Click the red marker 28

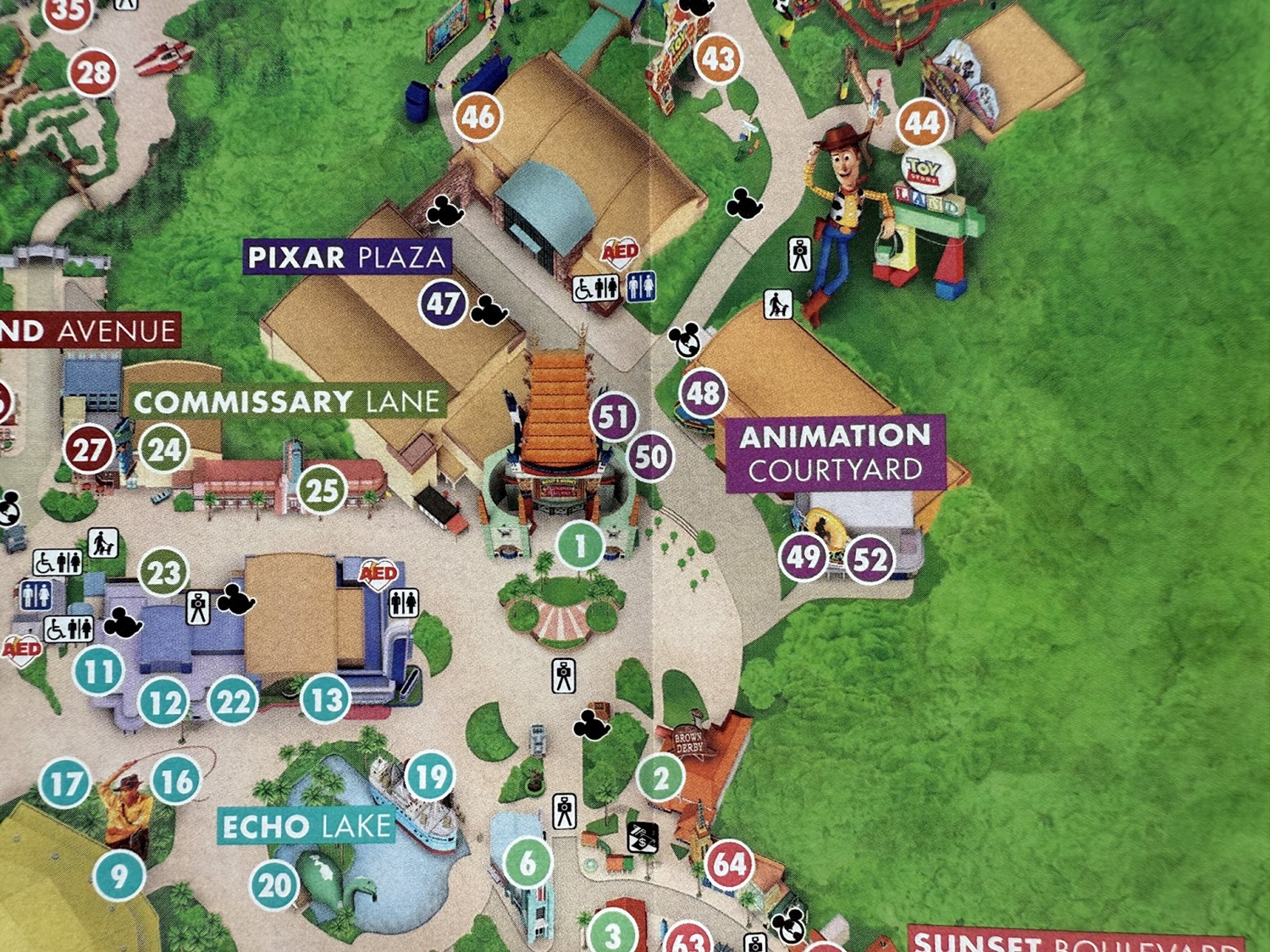coord(93,73)
